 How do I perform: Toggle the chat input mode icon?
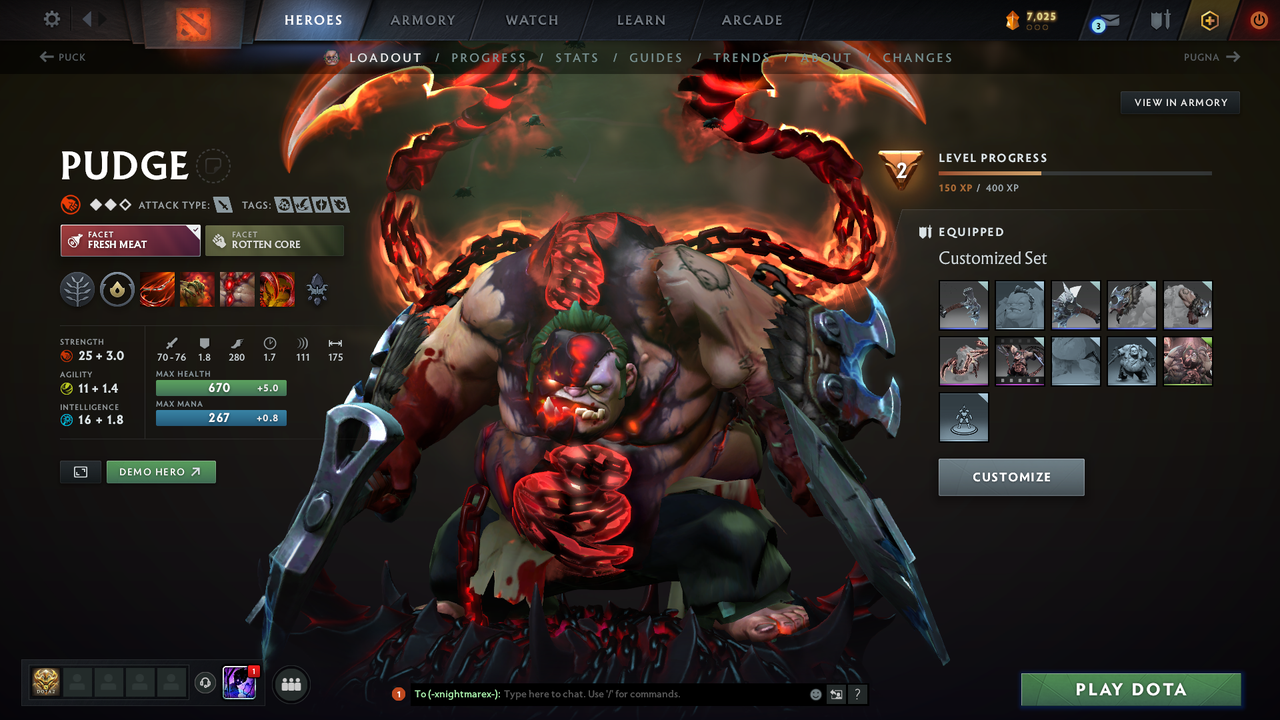(x=834, y=694)
